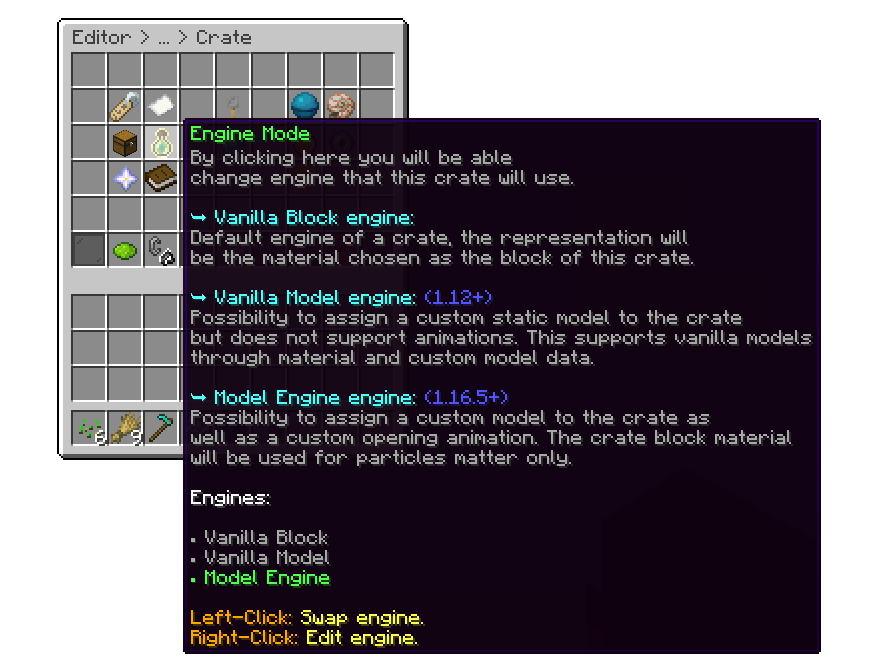
Task: Choose the cyan ball item
Action: point(305,105)
